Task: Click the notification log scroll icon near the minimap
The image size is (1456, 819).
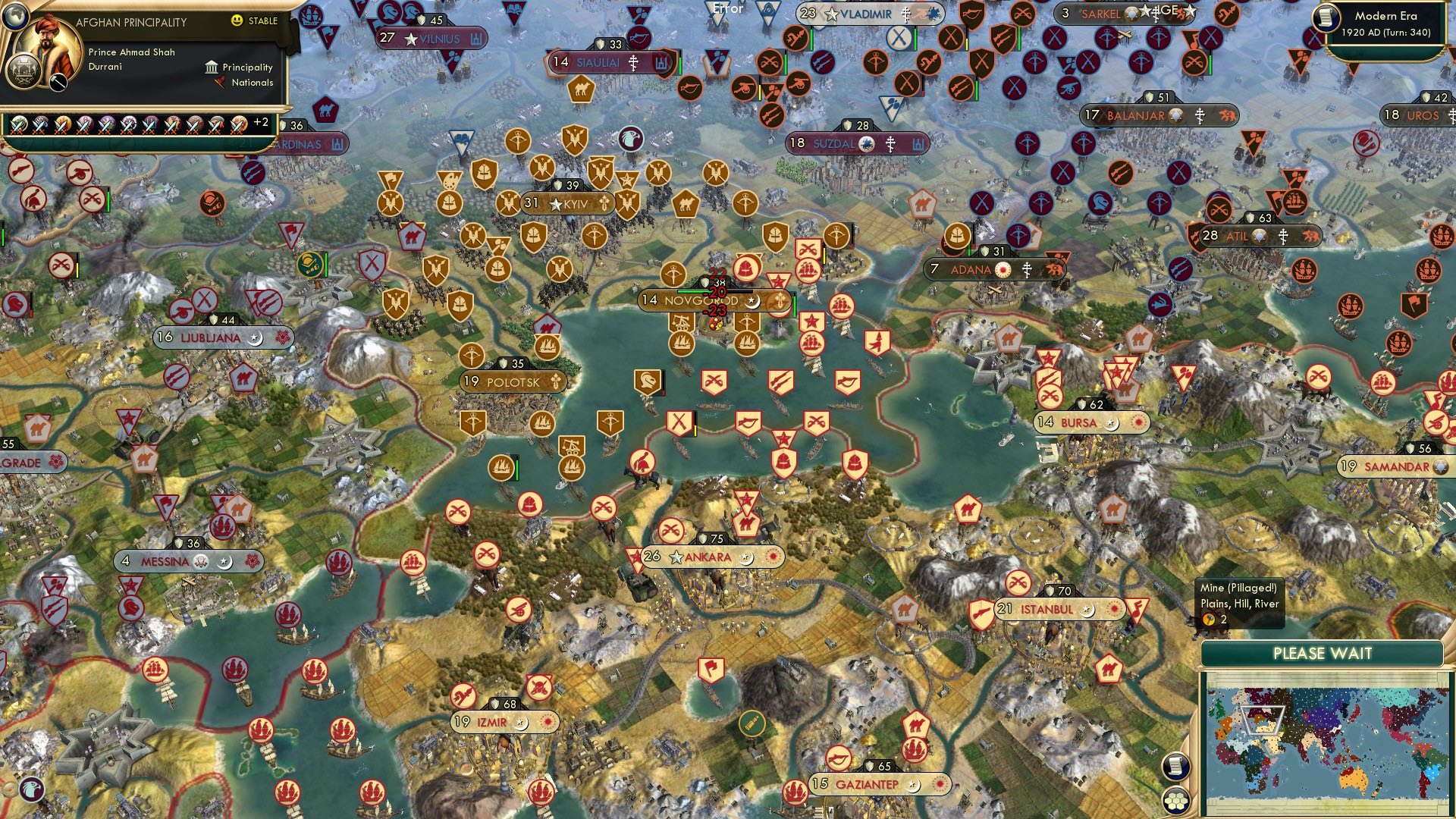Action: [1176, 767]
